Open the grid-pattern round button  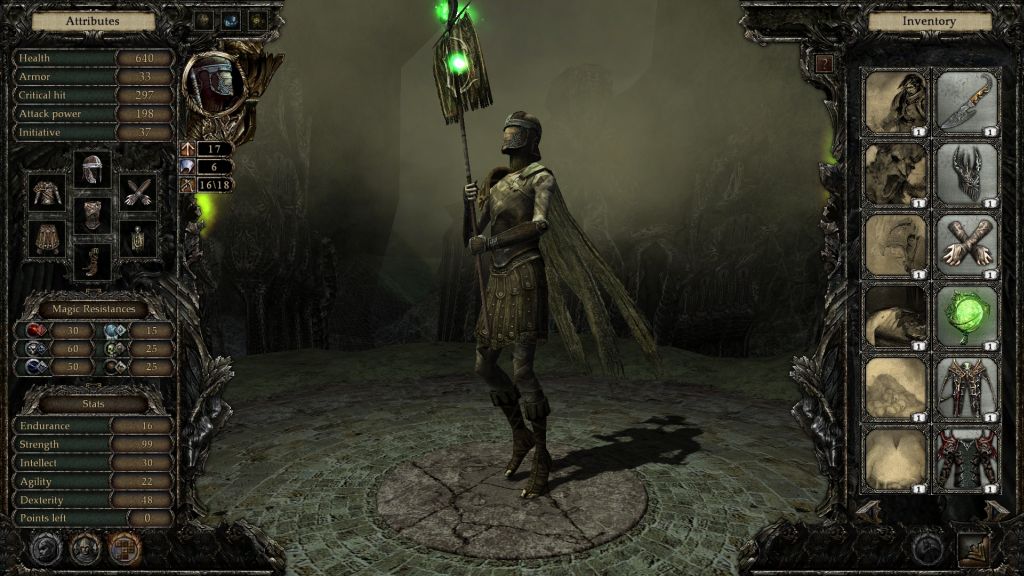pos(124,547)
